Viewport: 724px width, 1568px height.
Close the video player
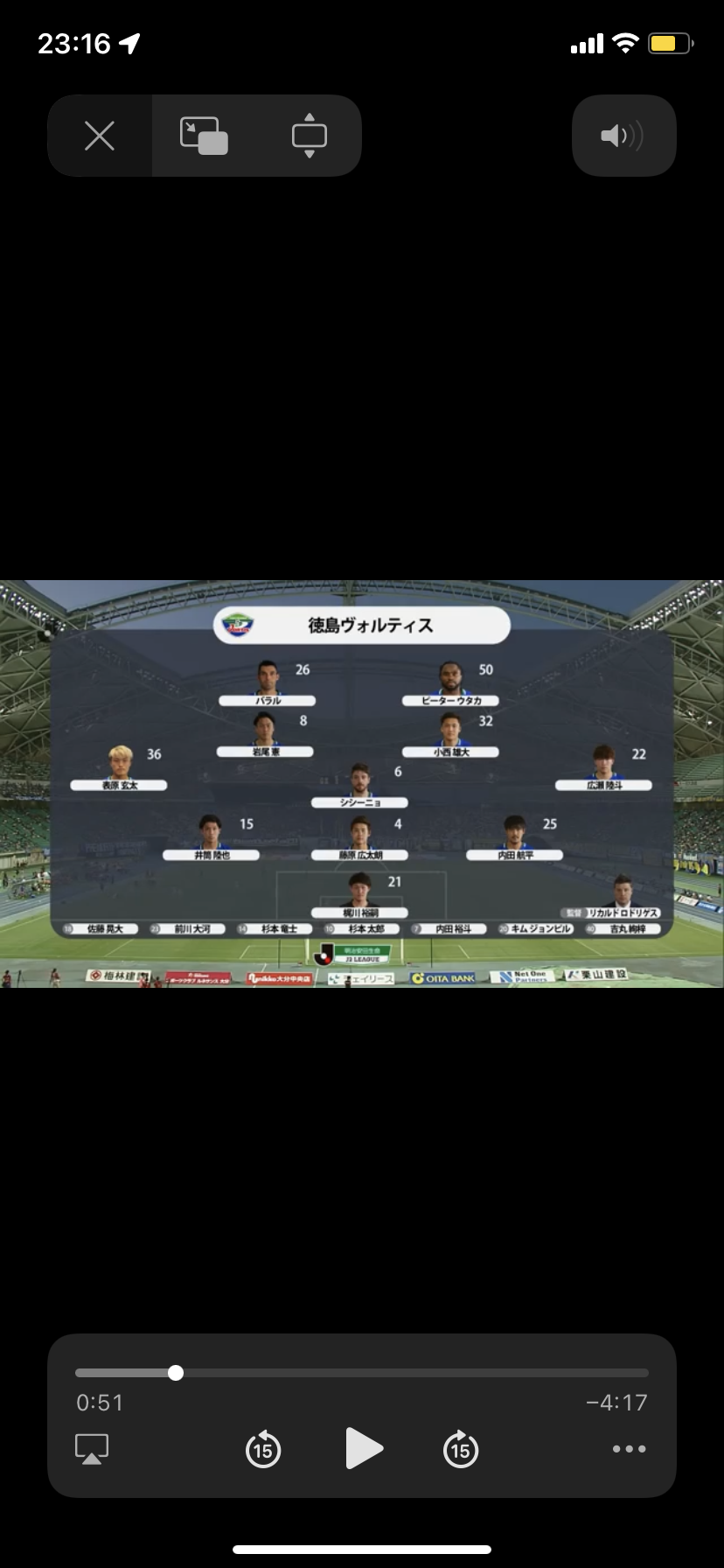[100, 136]
